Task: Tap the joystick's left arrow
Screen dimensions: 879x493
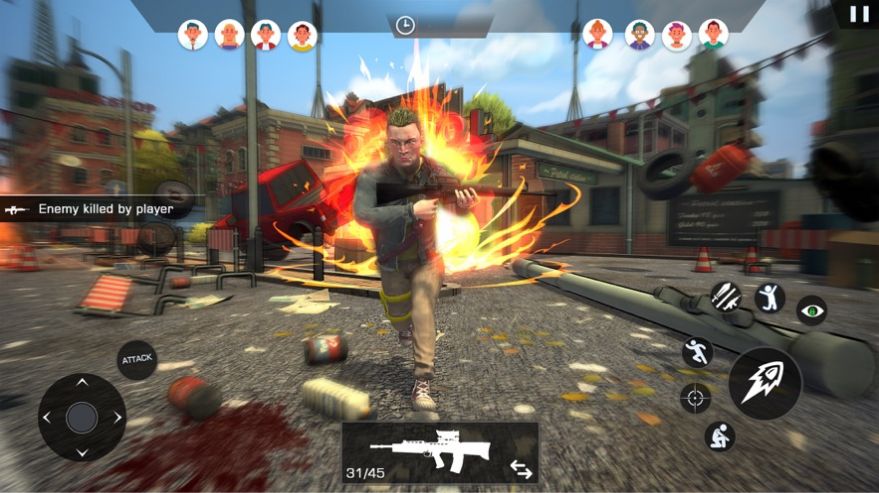Action: point(48,417)
